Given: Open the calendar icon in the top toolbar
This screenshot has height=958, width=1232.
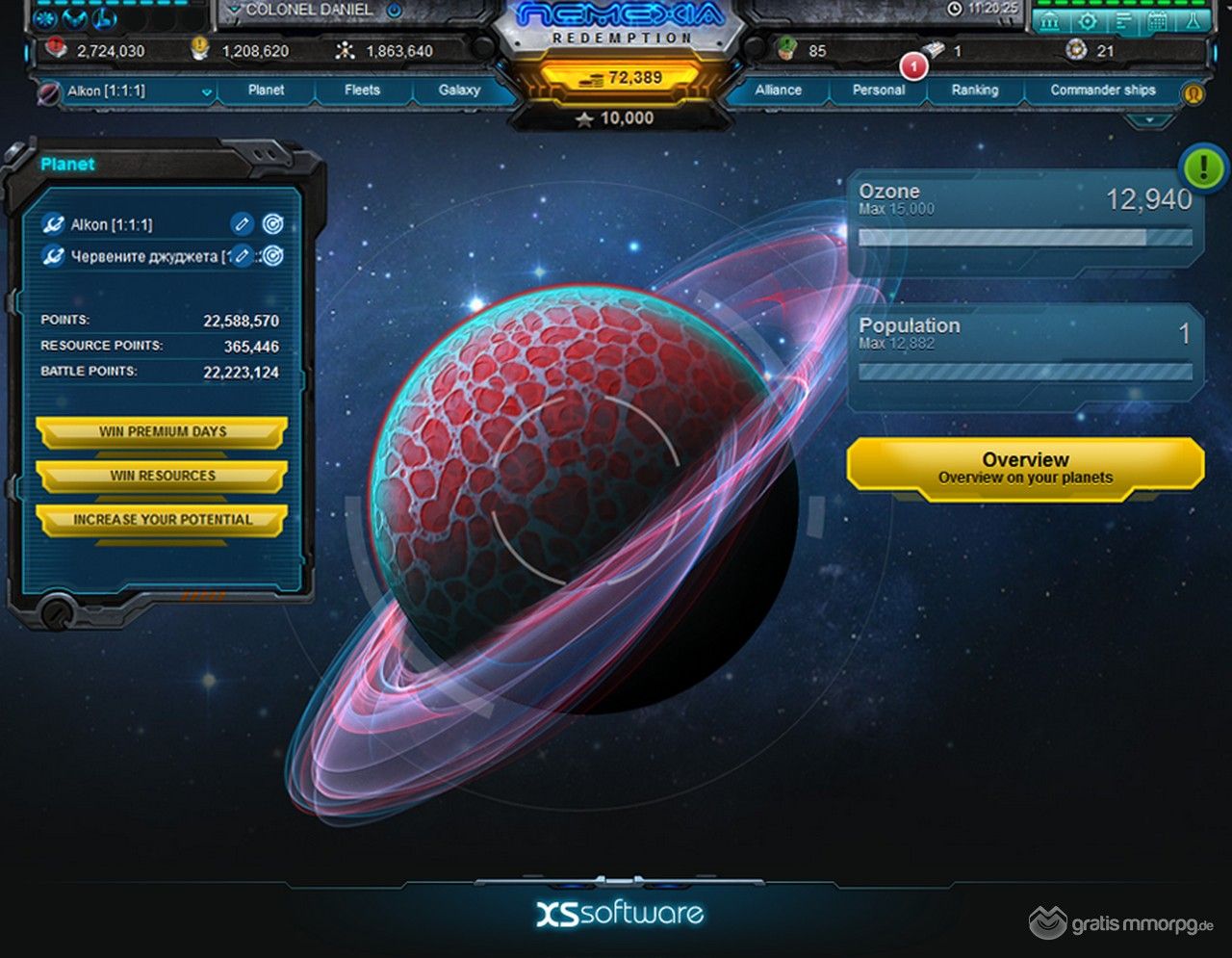Looking at the screenshot, I should 1157,20.
